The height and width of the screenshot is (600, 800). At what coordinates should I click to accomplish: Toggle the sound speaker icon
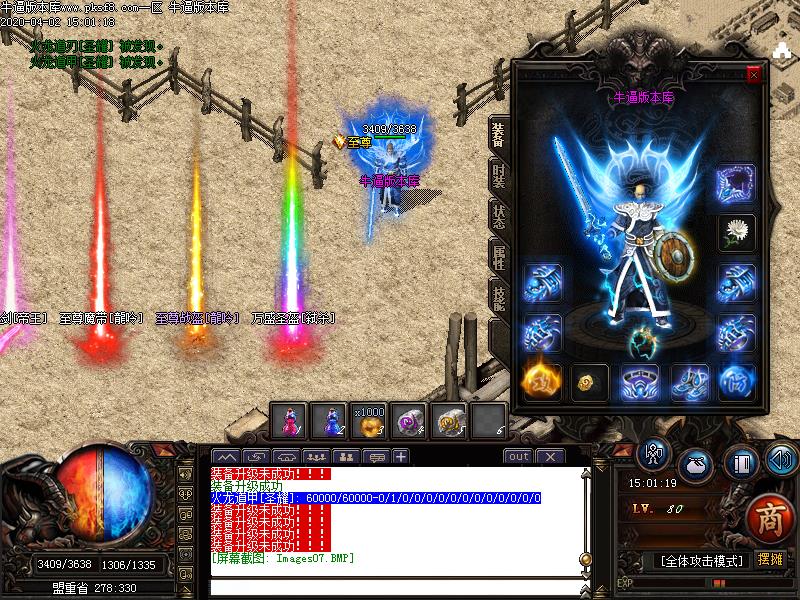click(x=781, y=459)
